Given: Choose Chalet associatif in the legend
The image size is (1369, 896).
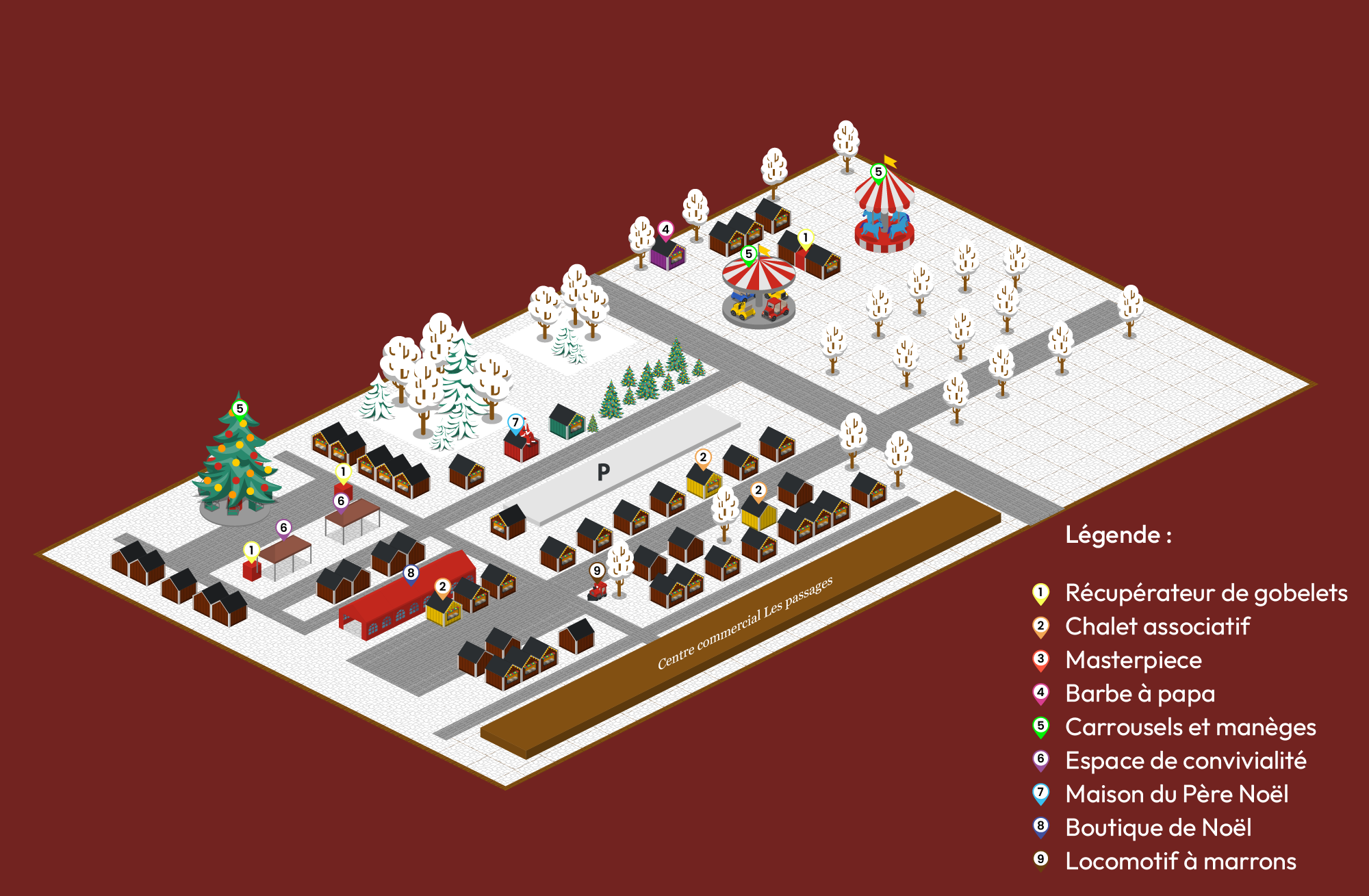Looking at the screenshot, I should pos(1157,626).
